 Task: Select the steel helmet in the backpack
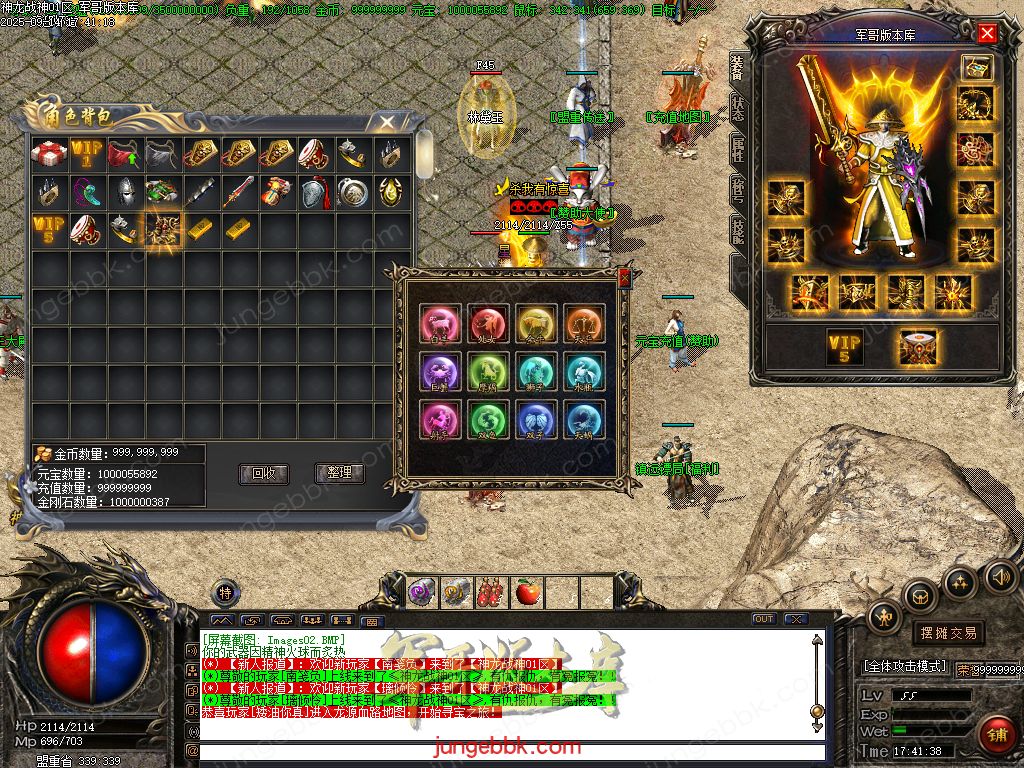coord(124,192)
